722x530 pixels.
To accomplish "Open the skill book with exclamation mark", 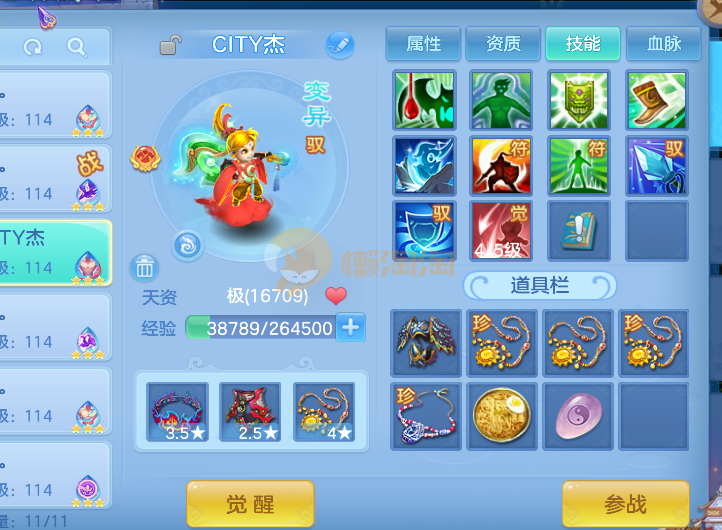I will point(579,231).
